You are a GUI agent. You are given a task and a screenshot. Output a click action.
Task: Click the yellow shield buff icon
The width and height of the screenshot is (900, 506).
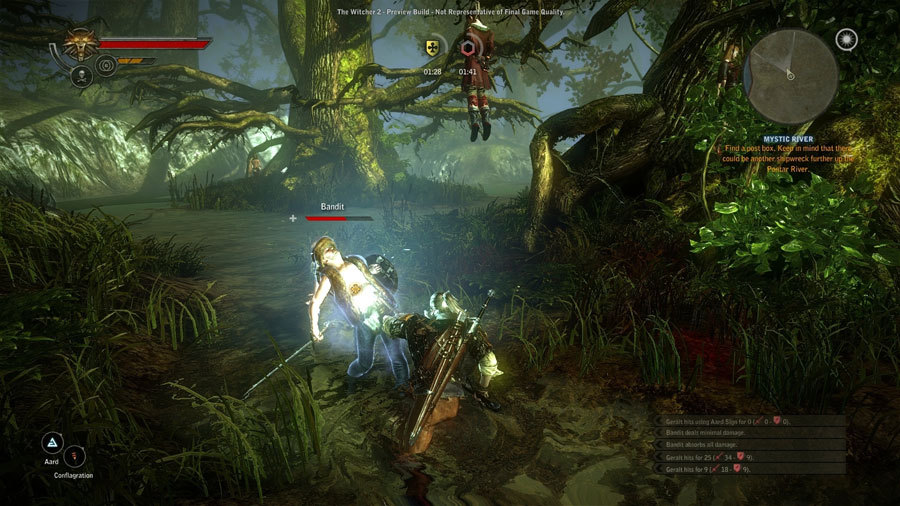432,47
